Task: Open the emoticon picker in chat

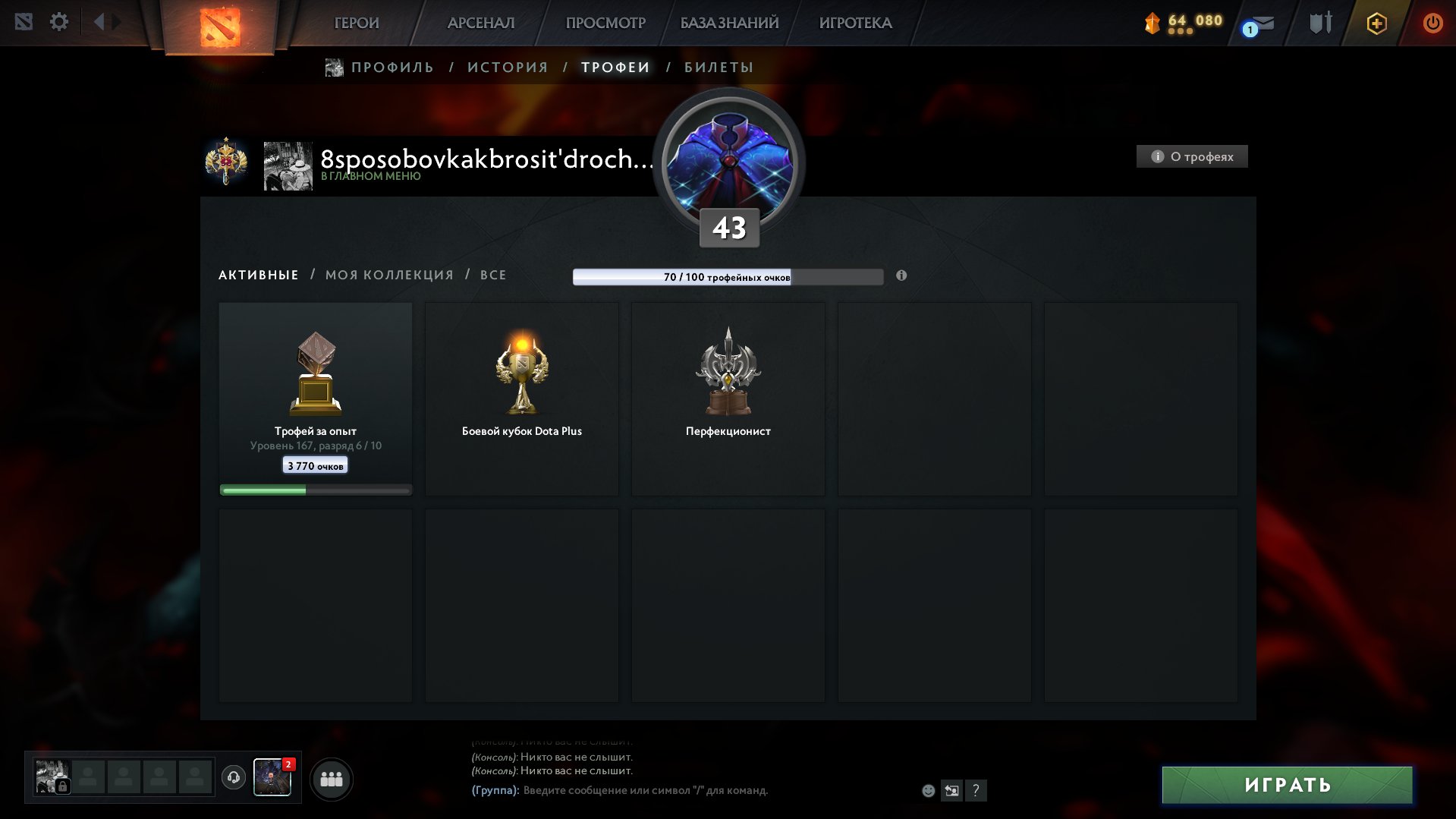Action: point(928,791)
